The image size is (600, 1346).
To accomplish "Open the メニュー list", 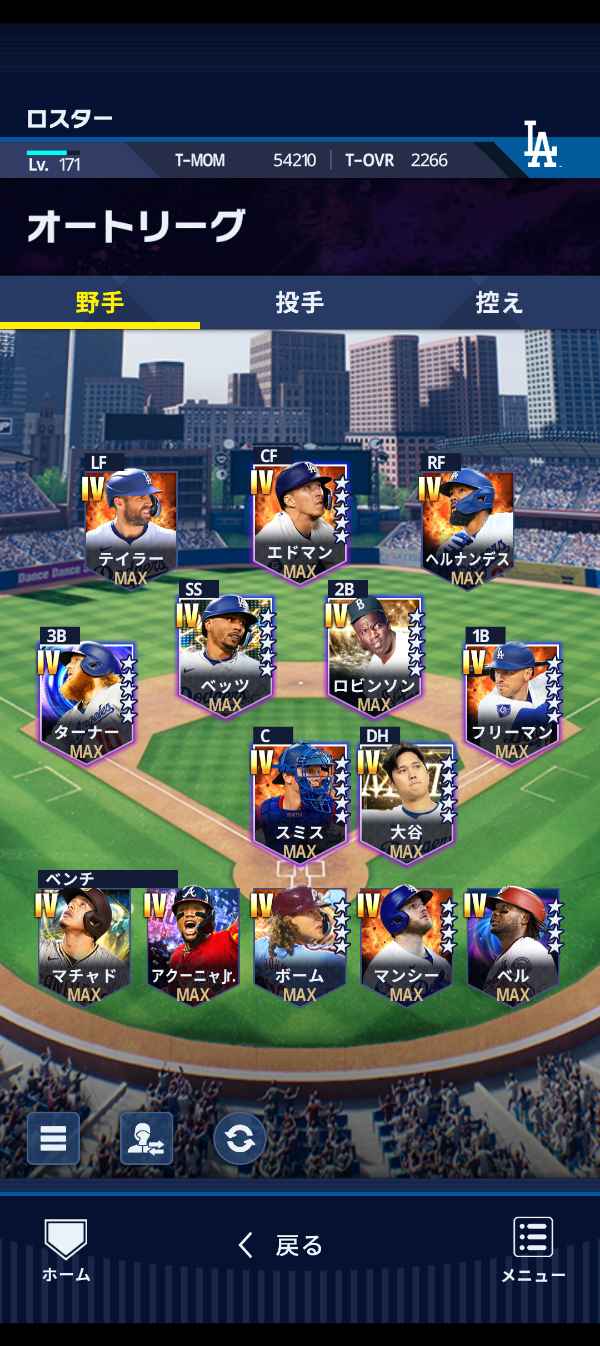I will (533, 1250).
